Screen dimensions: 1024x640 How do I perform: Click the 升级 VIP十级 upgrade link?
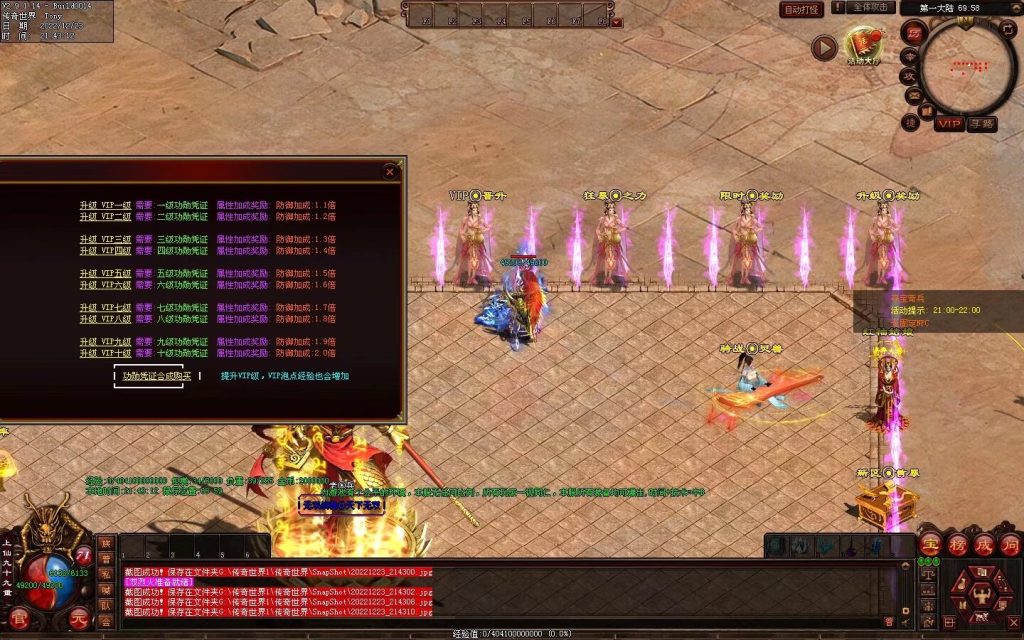[x=106, y=353]
